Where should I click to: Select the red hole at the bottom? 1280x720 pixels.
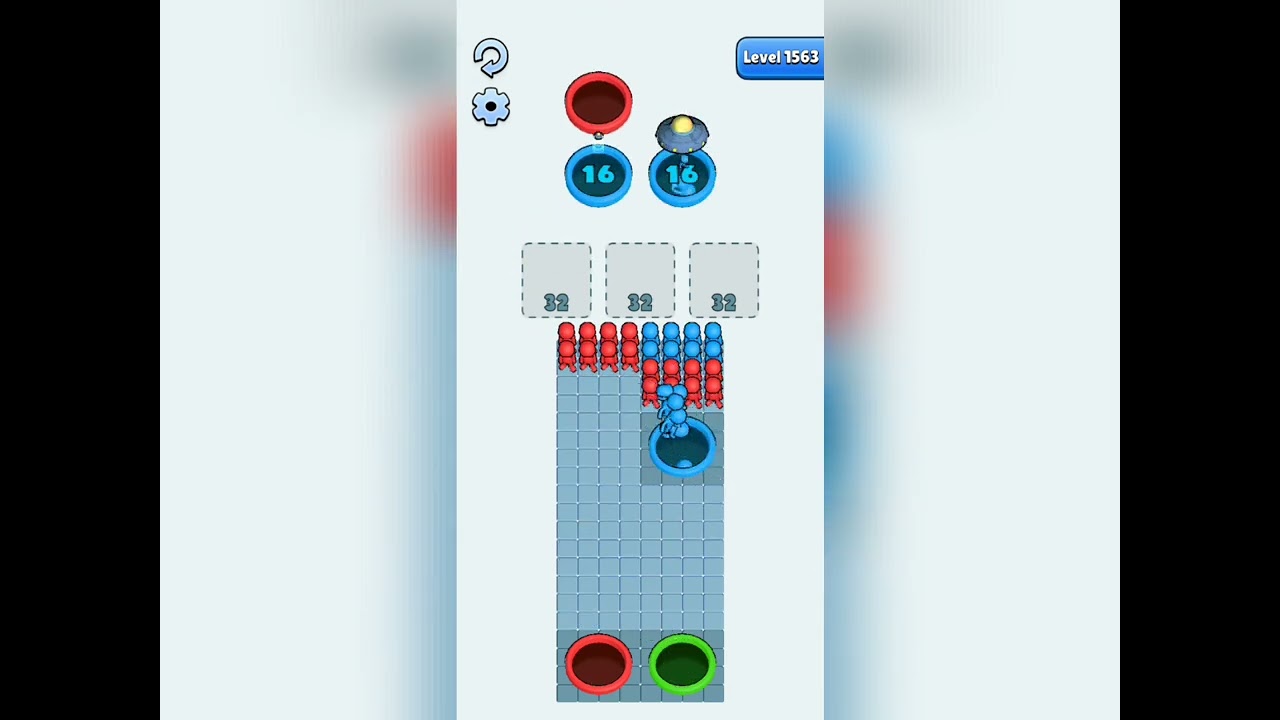pyautogui.click(x=598, y=663)
